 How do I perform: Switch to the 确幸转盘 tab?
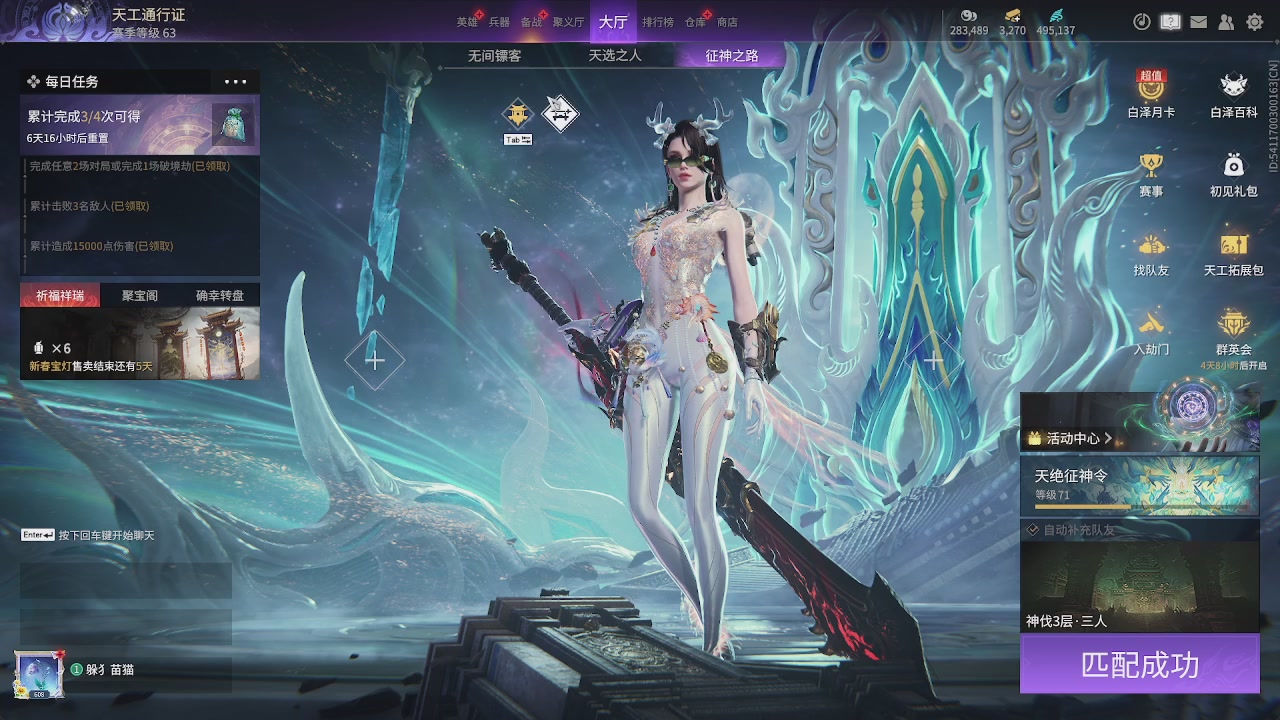(219, 295)
